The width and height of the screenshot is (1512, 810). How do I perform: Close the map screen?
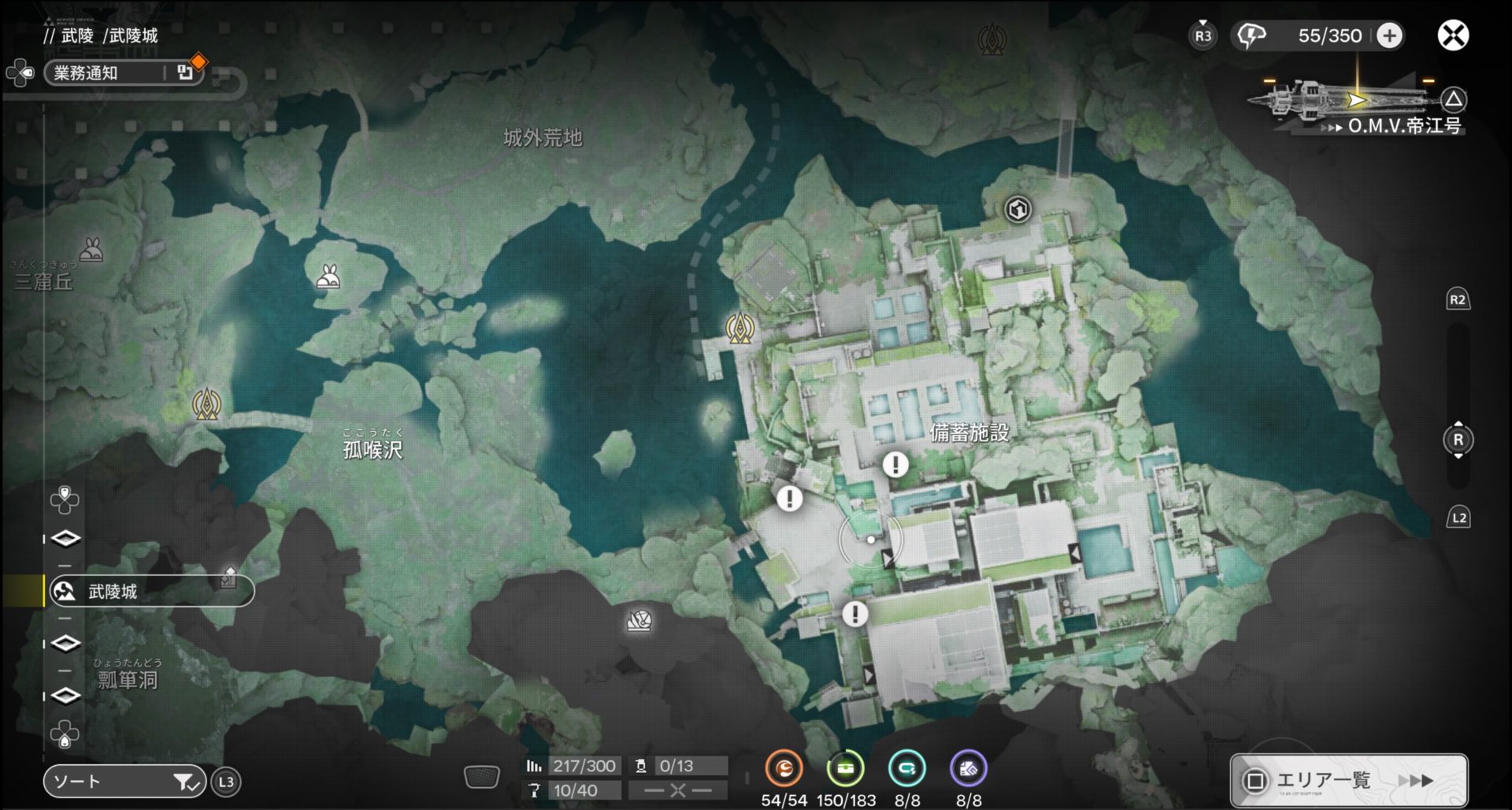[x=1453, y=35]
